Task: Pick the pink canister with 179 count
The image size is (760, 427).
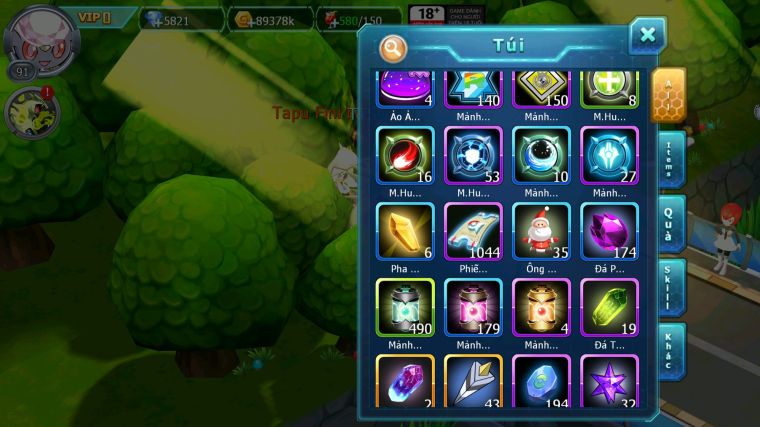Action: 473,307
